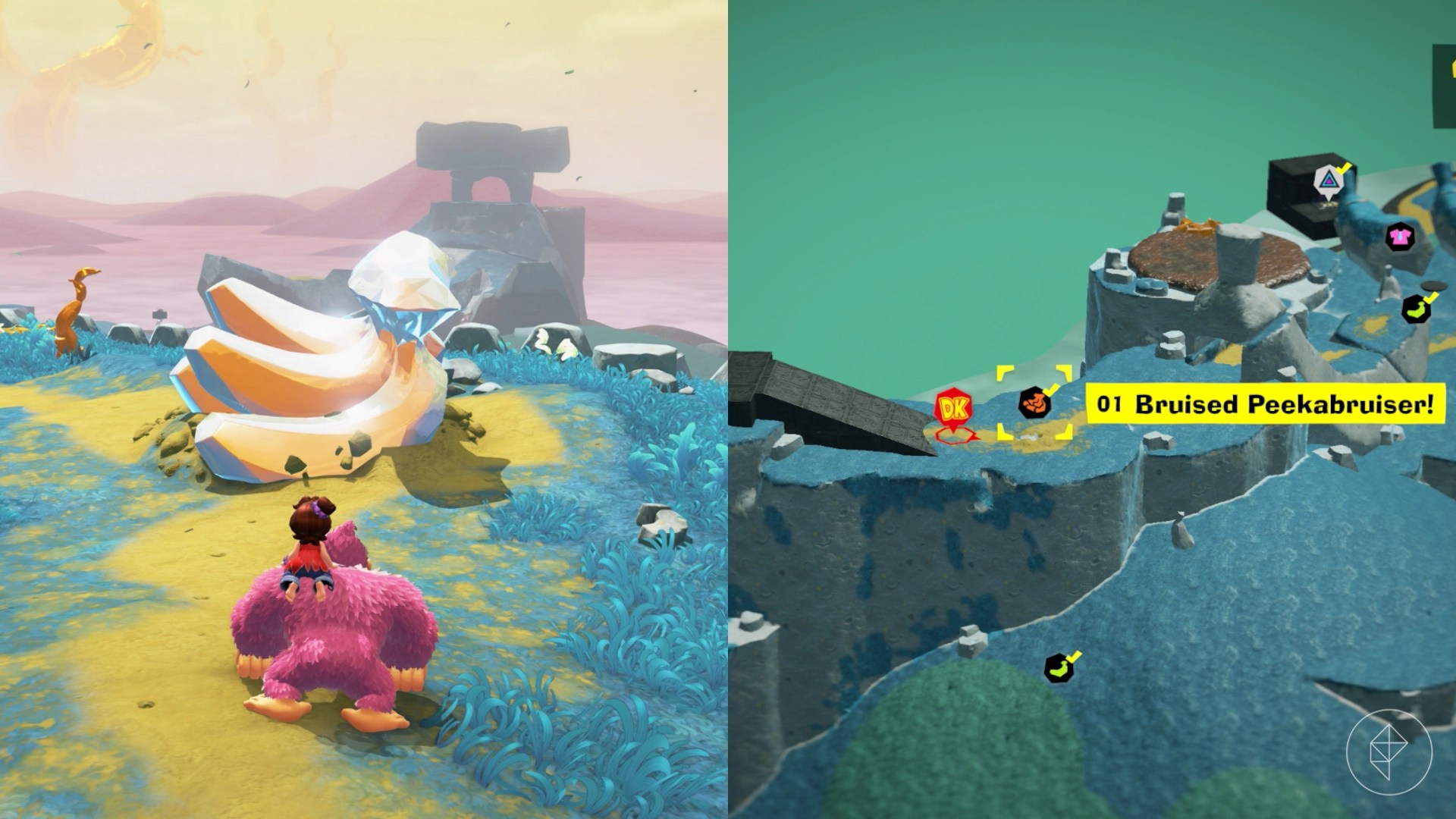
Task: Select the gameplay view on the left
Action: pos(364,409)
